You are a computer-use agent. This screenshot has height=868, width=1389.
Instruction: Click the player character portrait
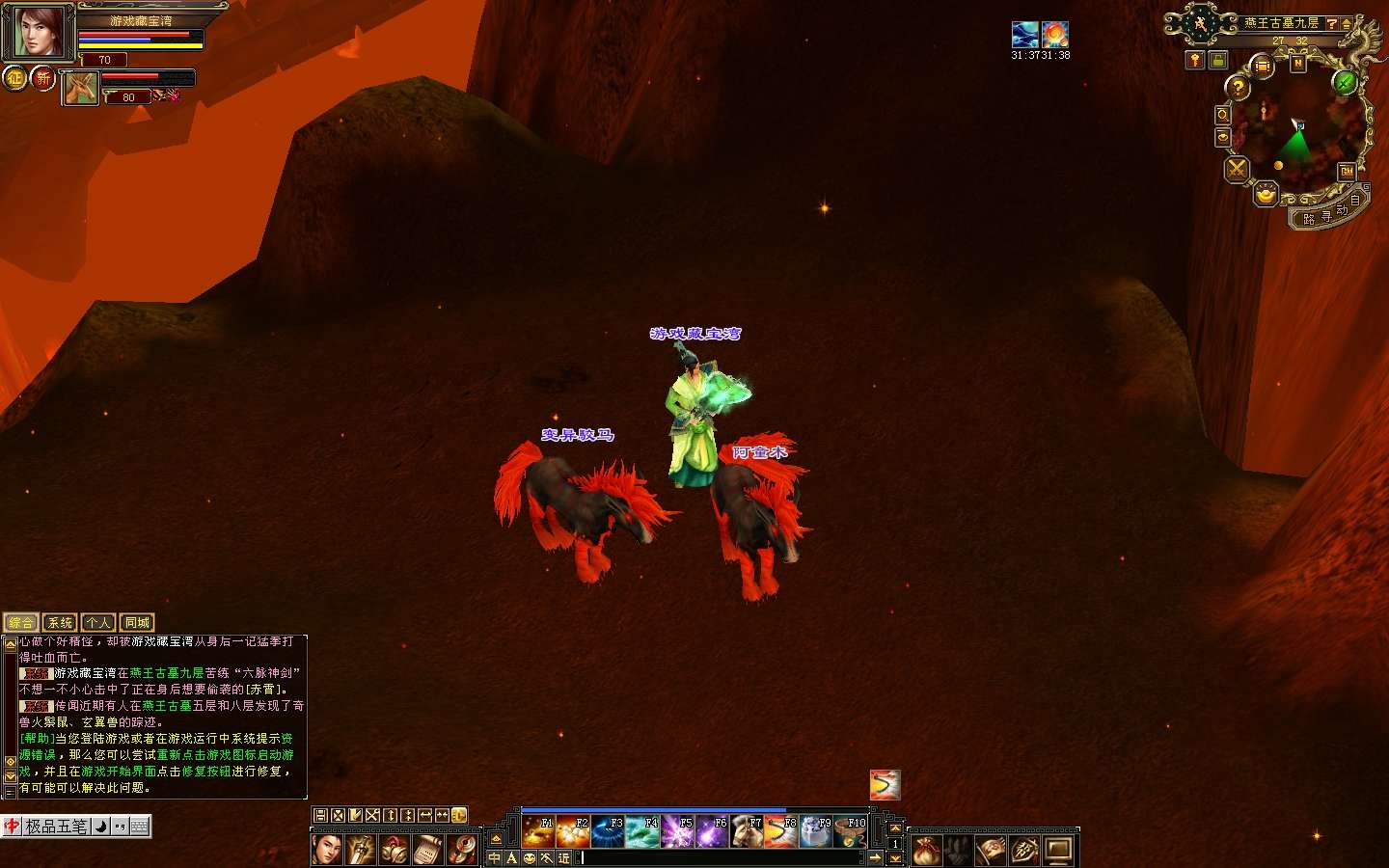pos(37,32)
